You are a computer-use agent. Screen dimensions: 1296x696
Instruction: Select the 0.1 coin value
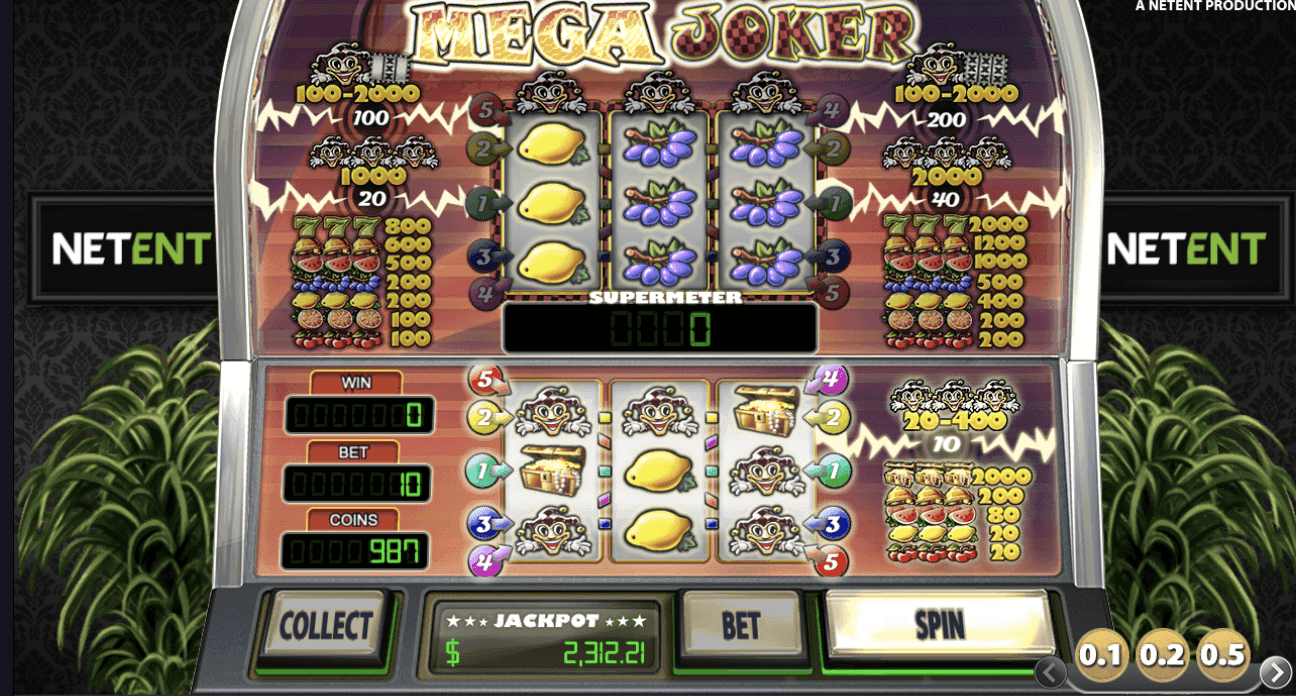click(x=1101, y=655)
